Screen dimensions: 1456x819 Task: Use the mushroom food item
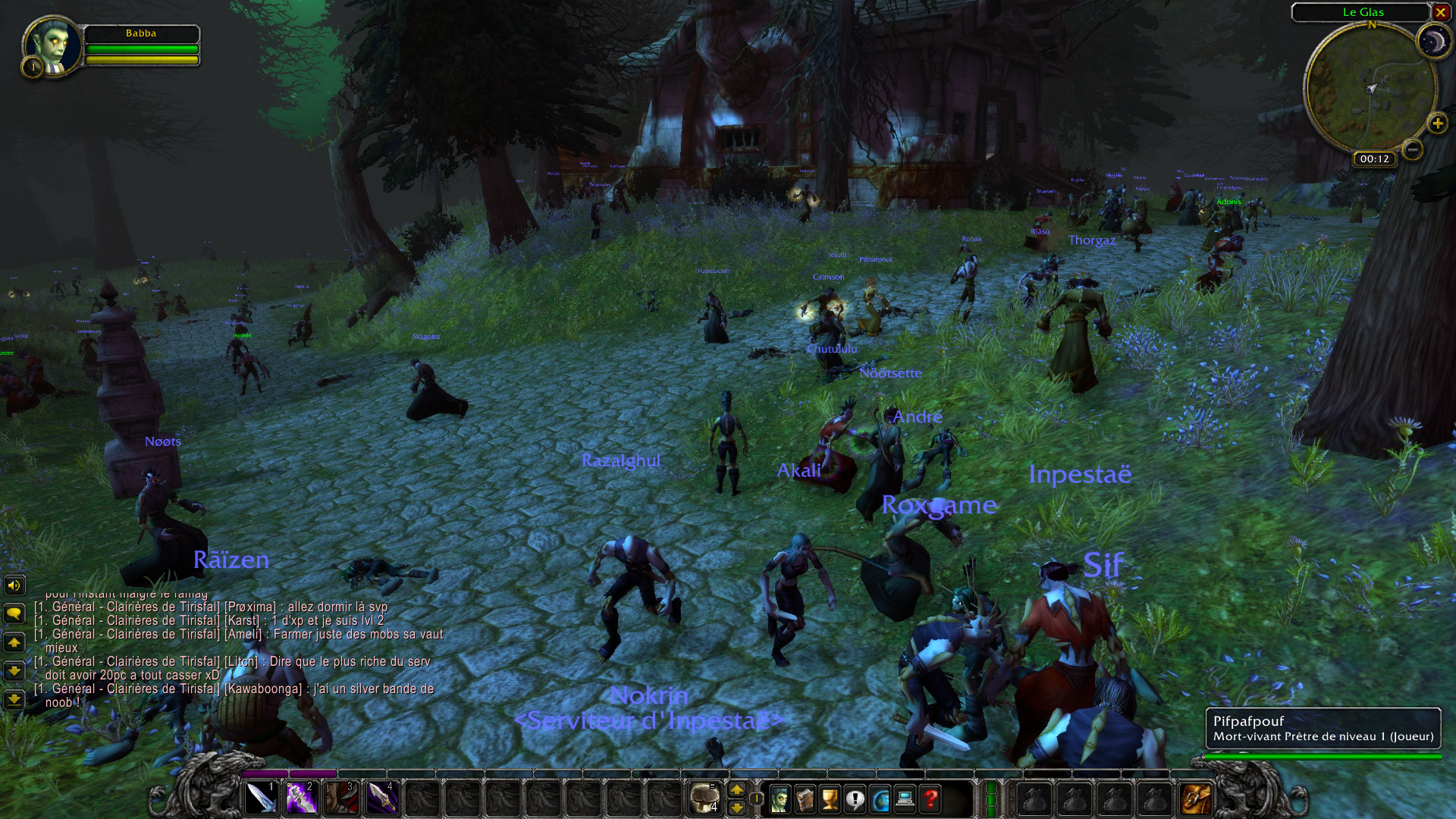click(x=704, y=799)
